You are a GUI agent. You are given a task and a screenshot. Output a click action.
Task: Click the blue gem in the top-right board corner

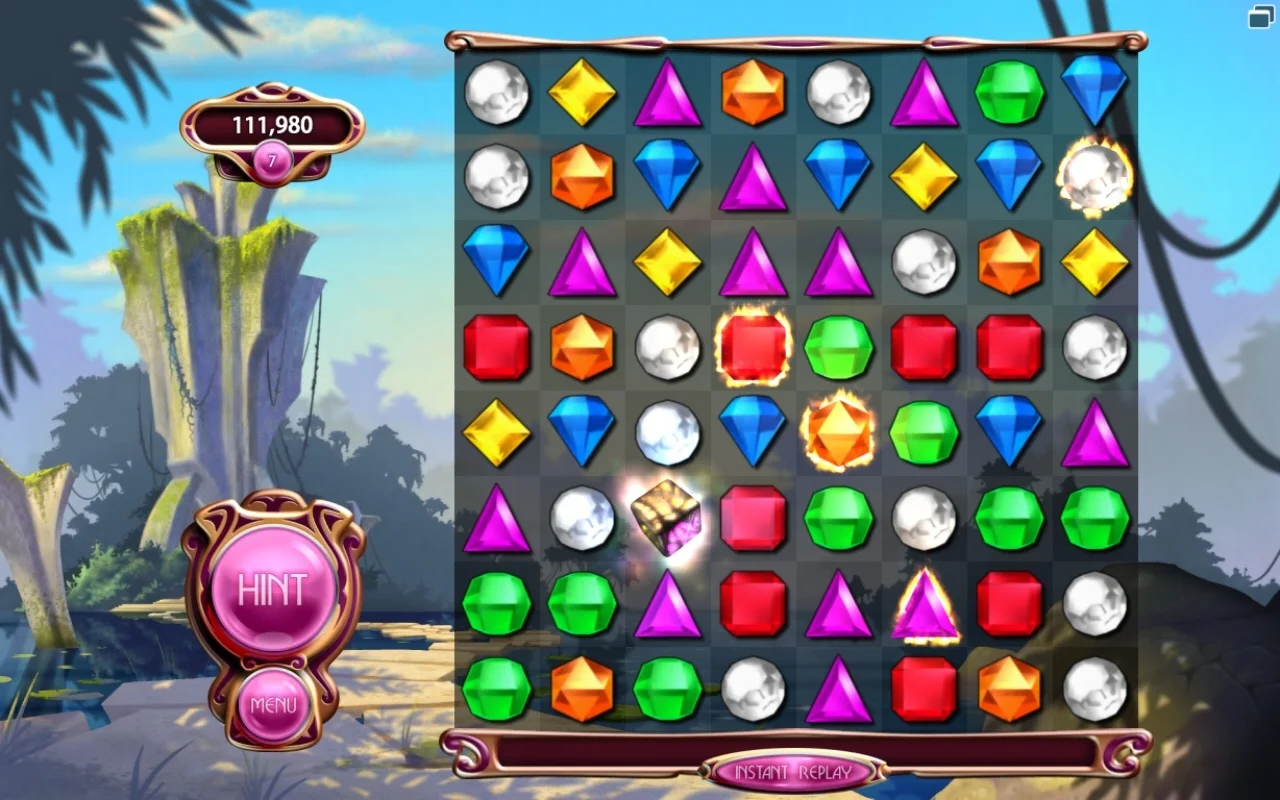pos(1095,92)
